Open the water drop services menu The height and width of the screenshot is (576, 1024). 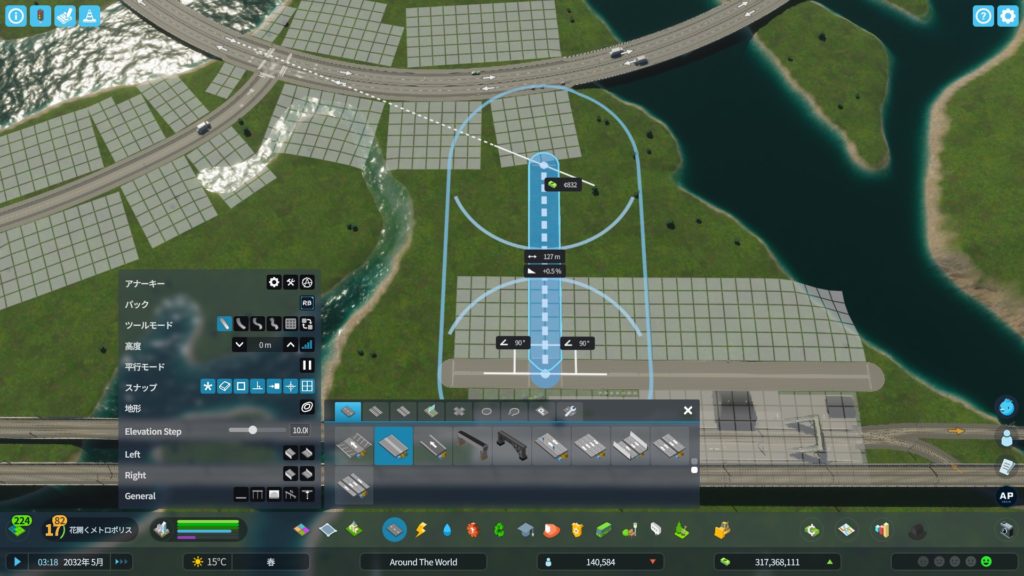coord(446,529)
